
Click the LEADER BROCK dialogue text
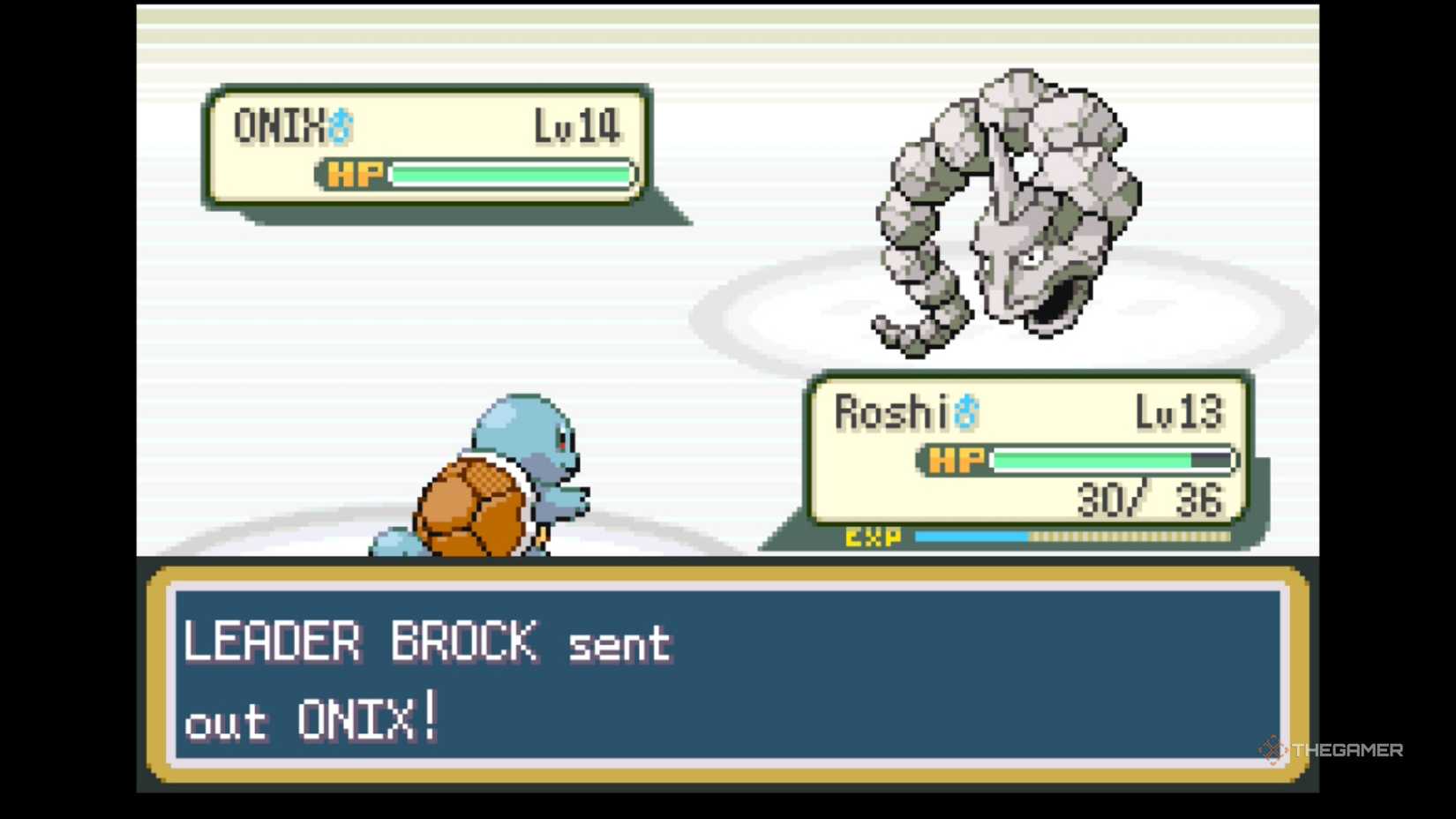362,642
